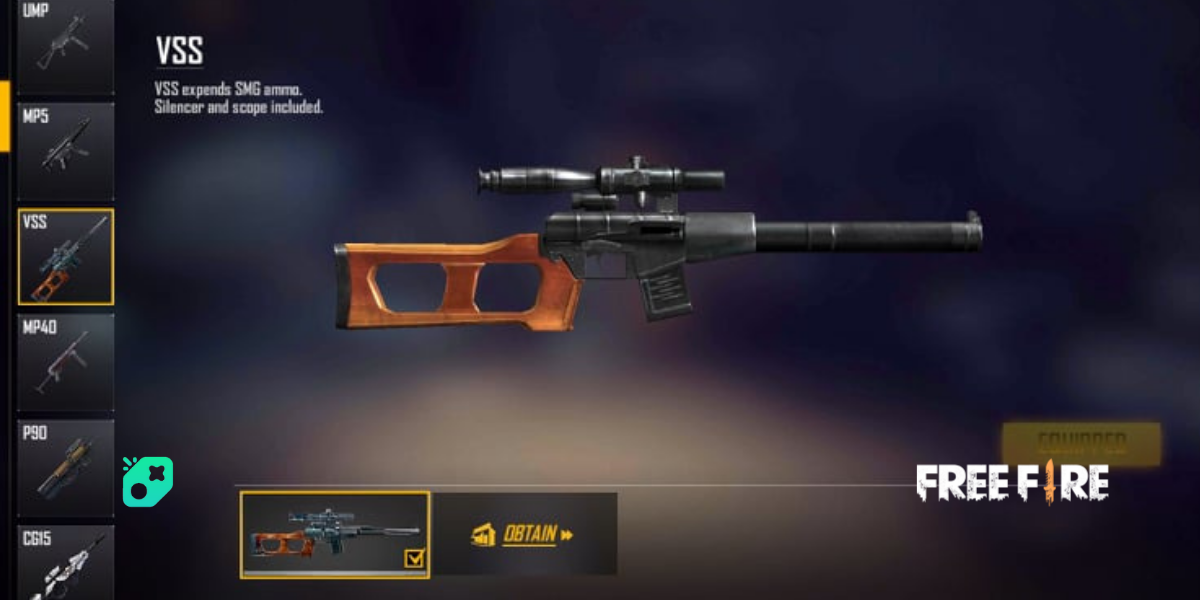Choose the MP5 weapon entry
The image size is (1200, 600).
(x=65, y=150)
